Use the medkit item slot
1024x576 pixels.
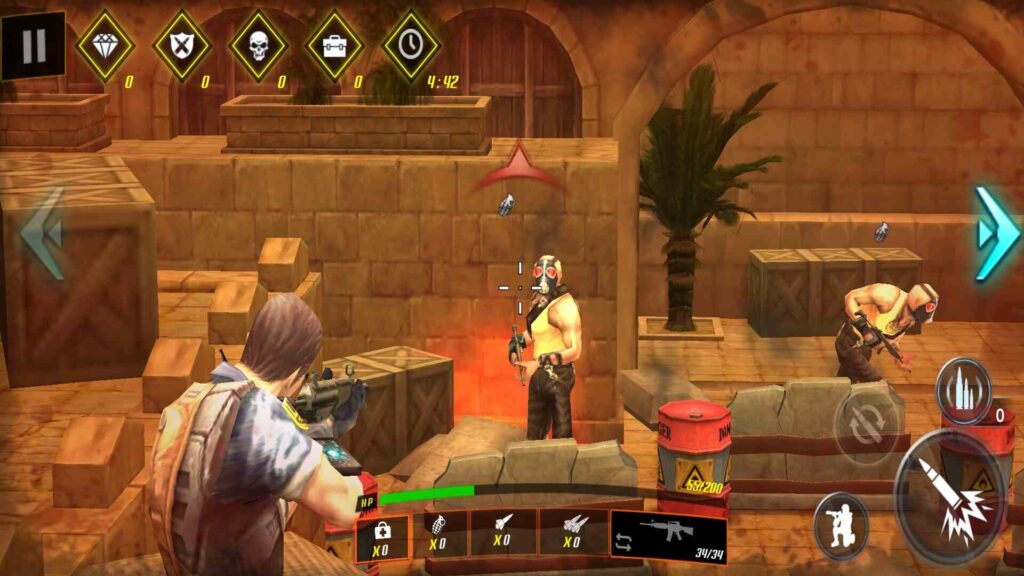coord(382,534)
